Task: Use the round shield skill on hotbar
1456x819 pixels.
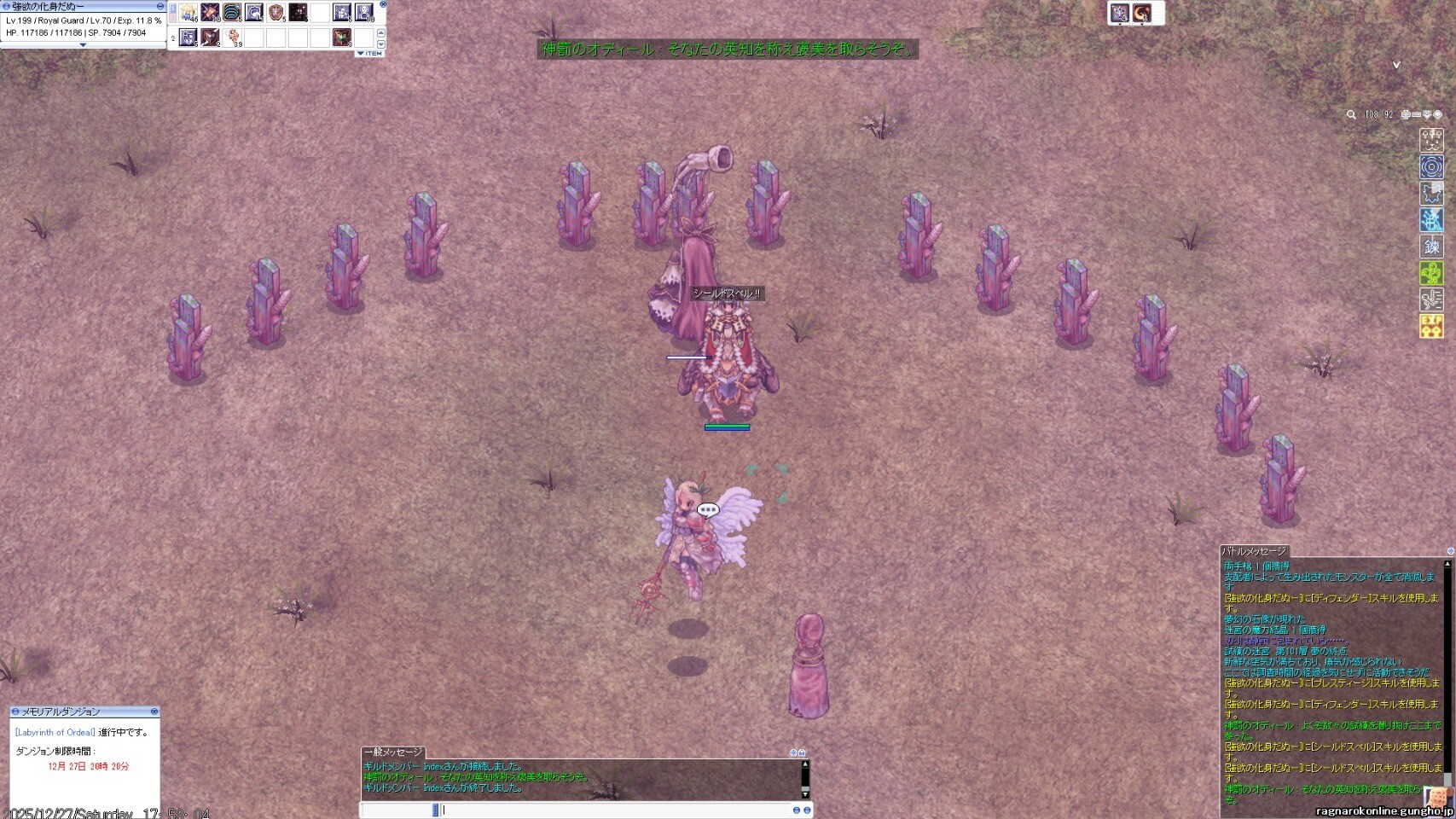Action: (276, 12)
